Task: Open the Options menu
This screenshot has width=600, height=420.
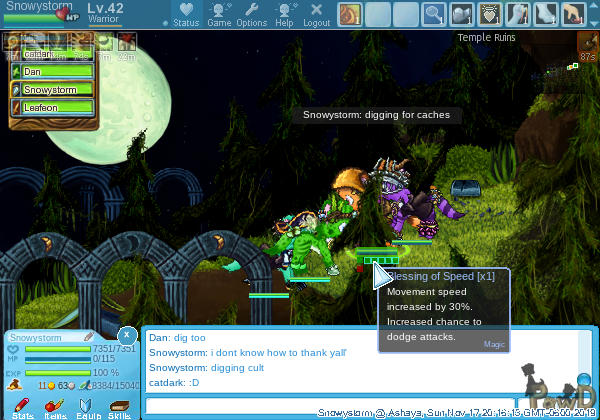Action: (x=251, y=14)
